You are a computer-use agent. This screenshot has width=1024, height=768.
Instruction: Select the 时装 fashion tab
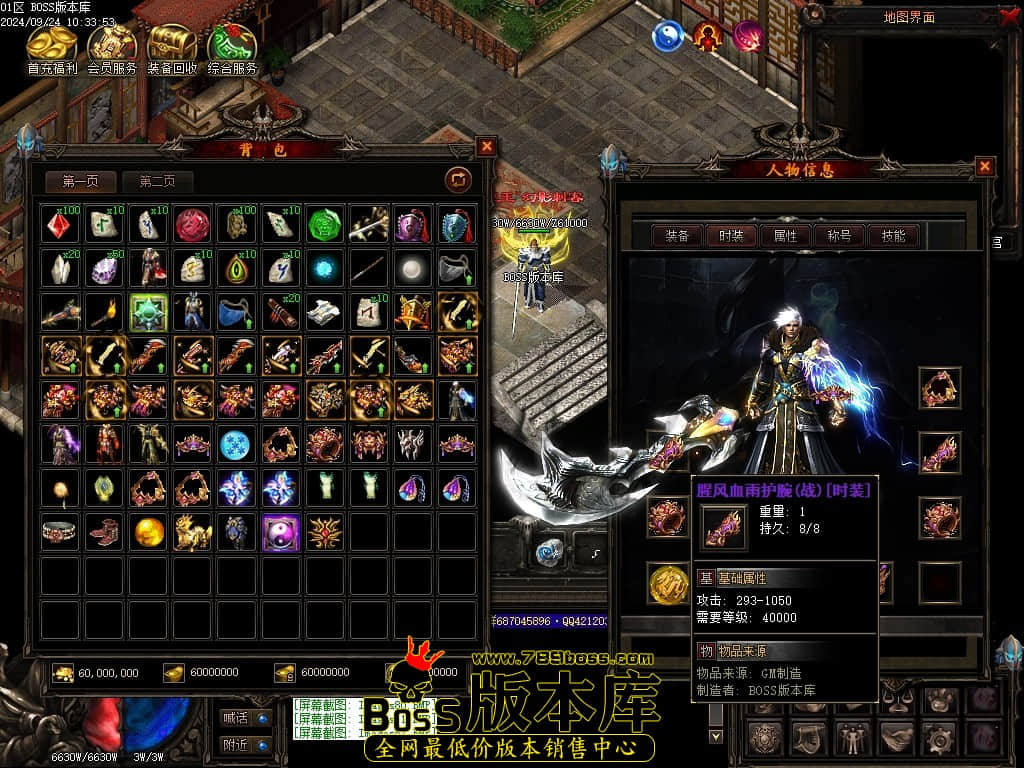(x=731, y=236)
